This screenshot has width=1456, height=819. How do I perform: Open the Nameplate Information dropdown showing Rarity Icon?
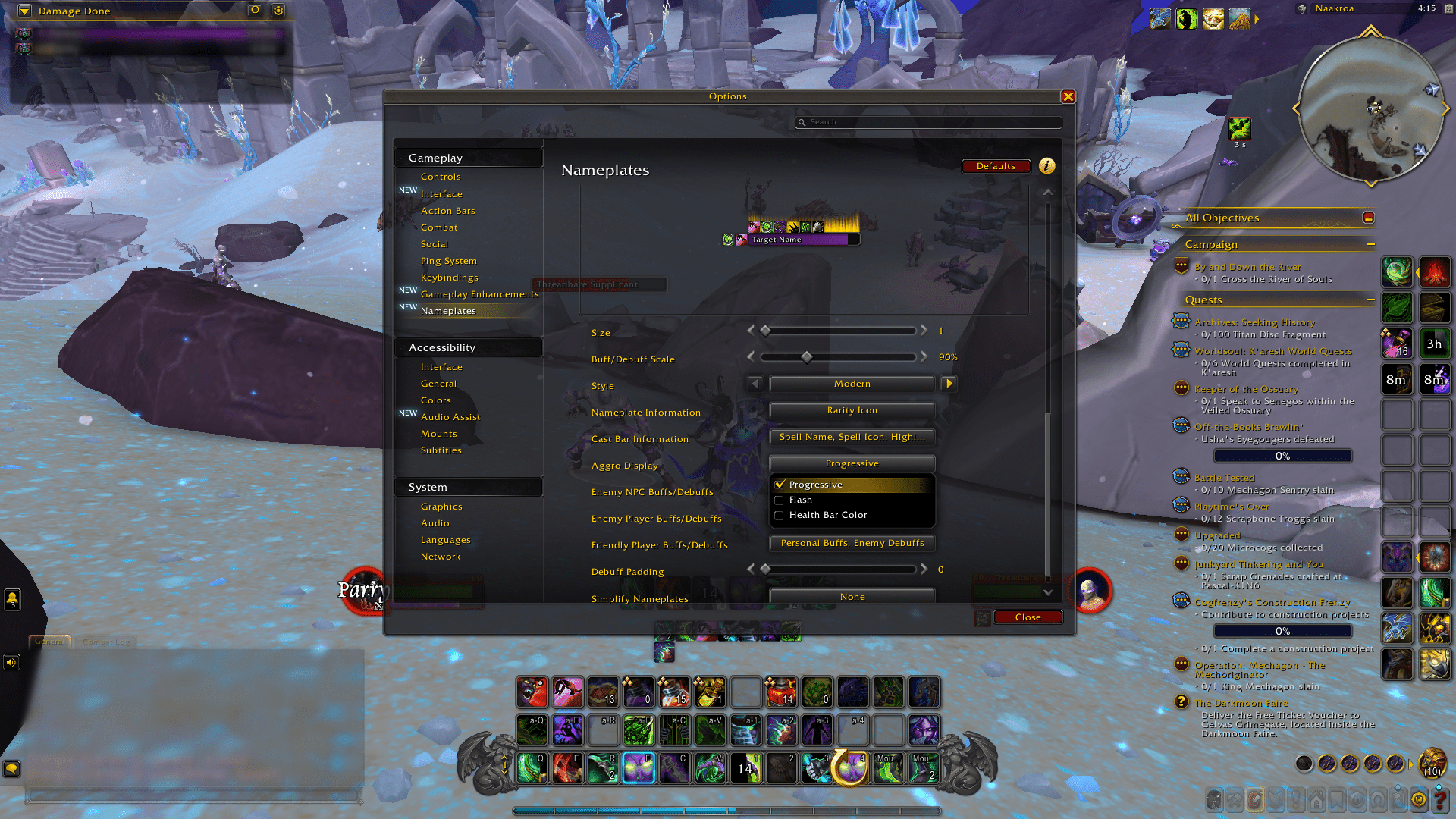(x=852, y=410)
